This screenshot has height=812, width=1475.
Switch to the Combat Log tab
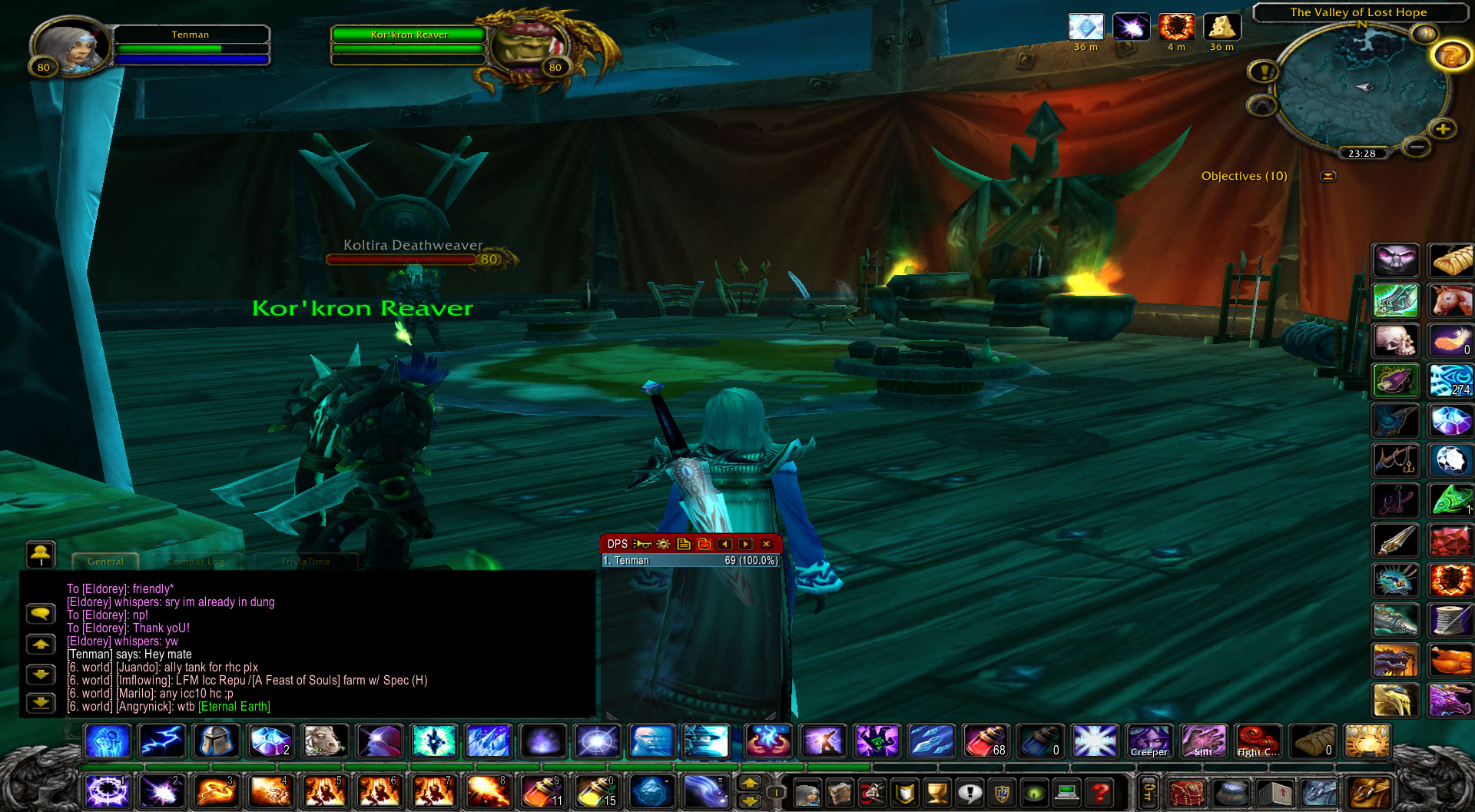click(197, 562)
